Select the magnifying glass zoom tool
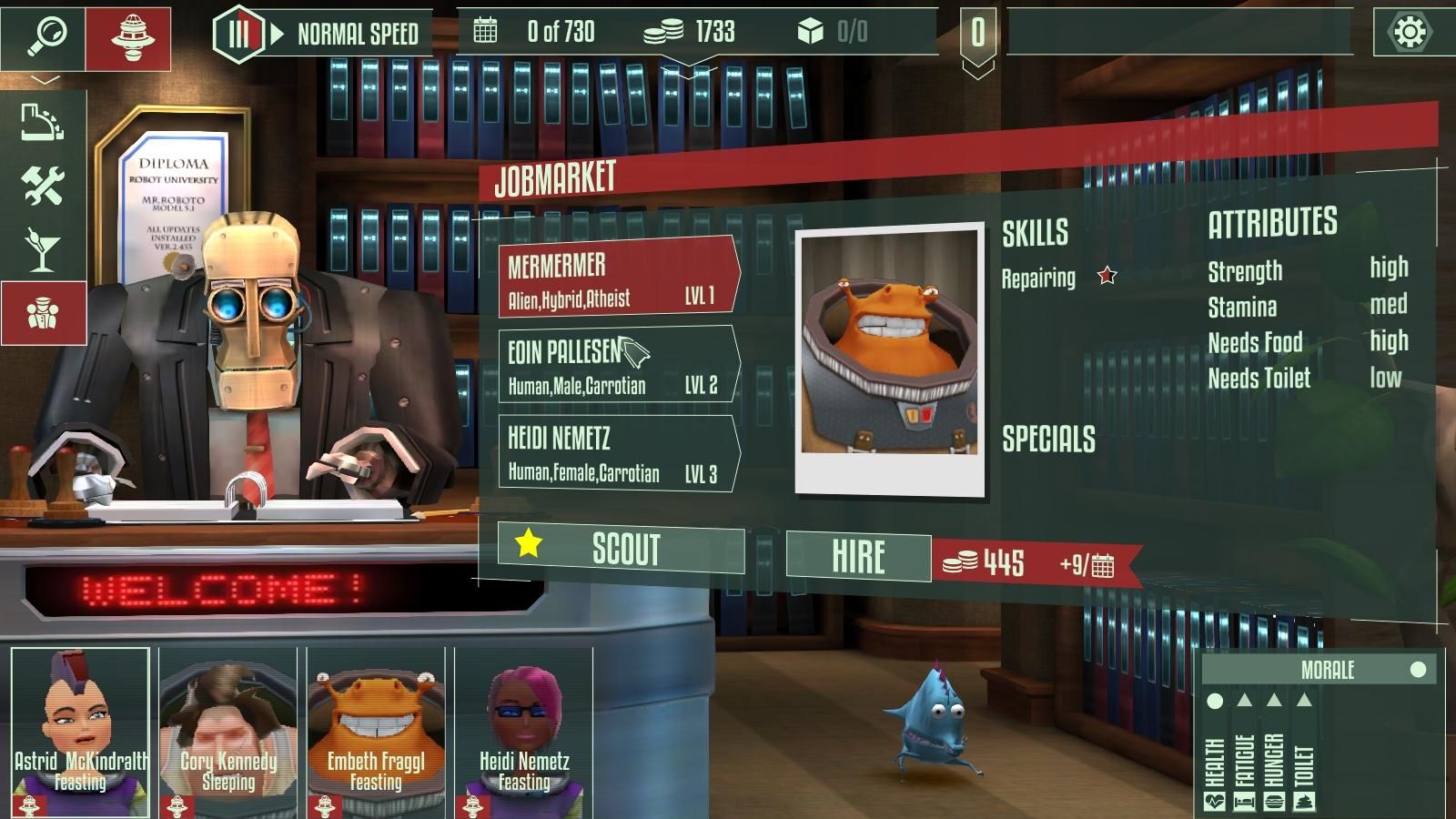Image resolution: width=1456 pixels, height=819 pixels. pos(50,34)
